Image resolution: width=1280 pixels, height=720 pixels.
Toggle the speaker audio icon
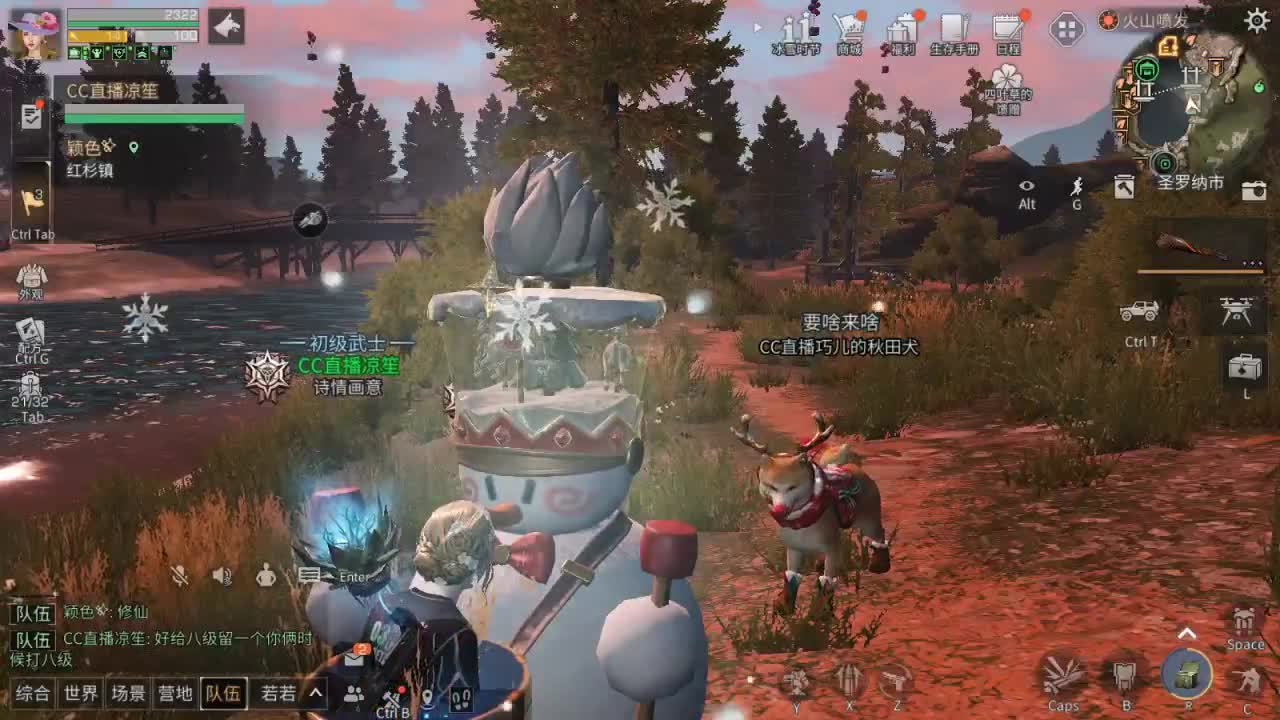(221, 576)
